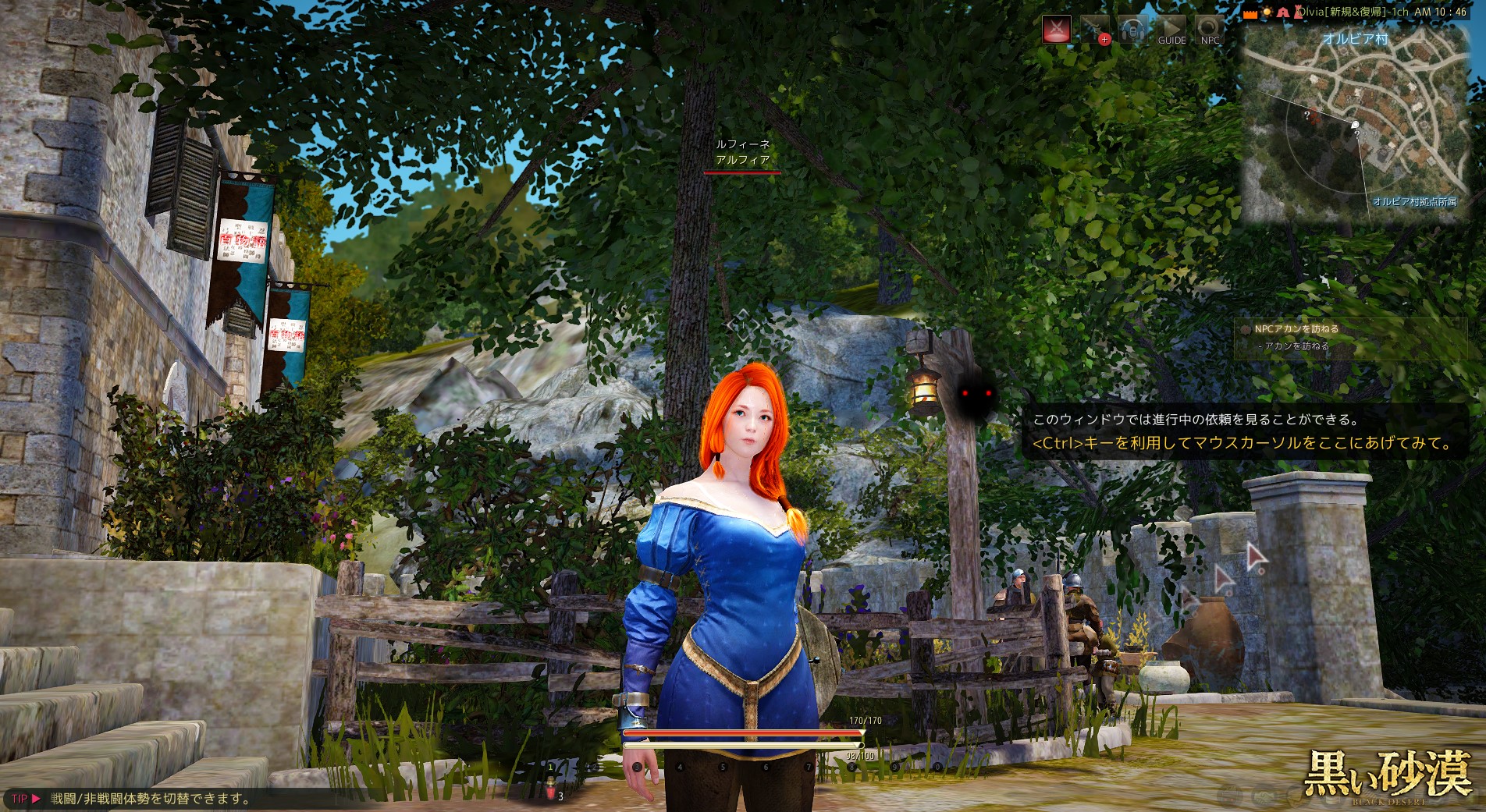Image resolution: width=1486 pixels, height=812 pixels.
Task: Toggle the headset voice chat icon
Action: tap(1132, 30)
